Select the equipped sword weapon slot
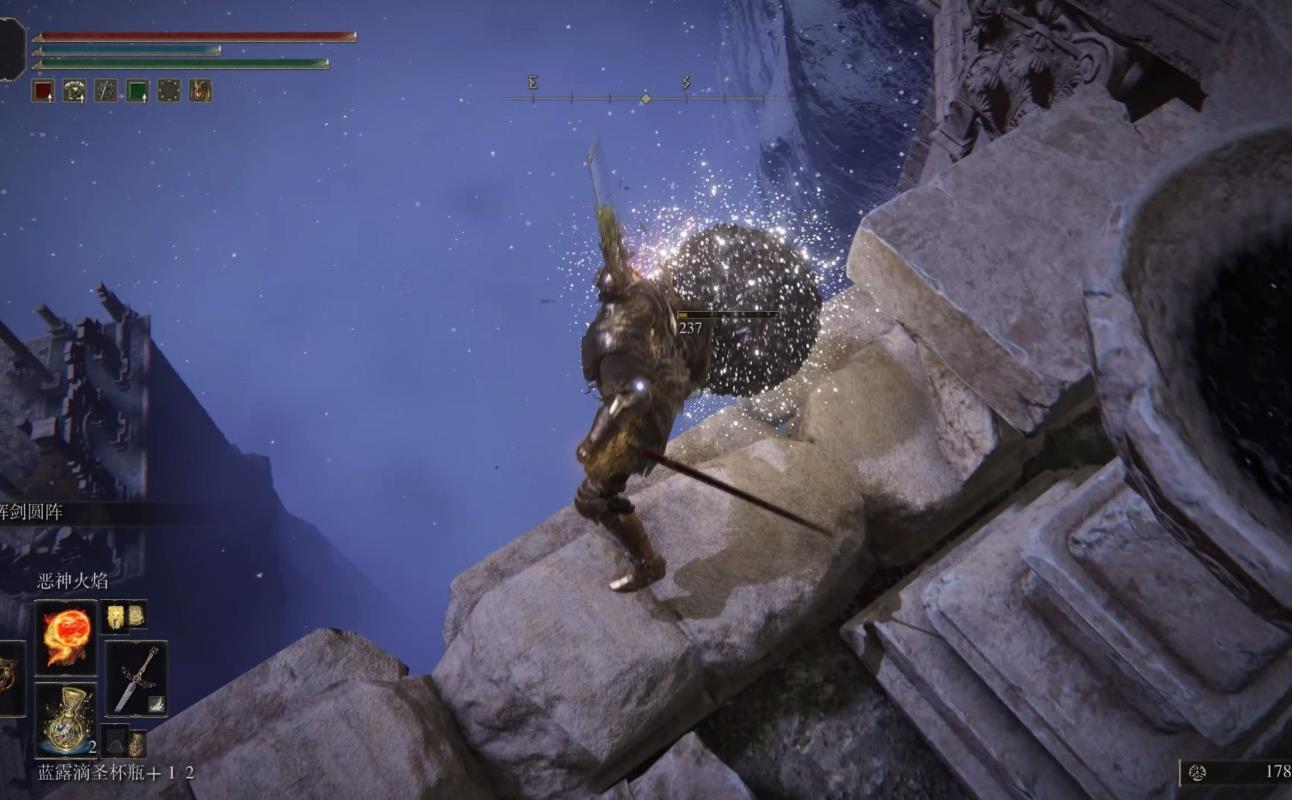This screenshot has width=1292, height=800. [x=136, y=678]
